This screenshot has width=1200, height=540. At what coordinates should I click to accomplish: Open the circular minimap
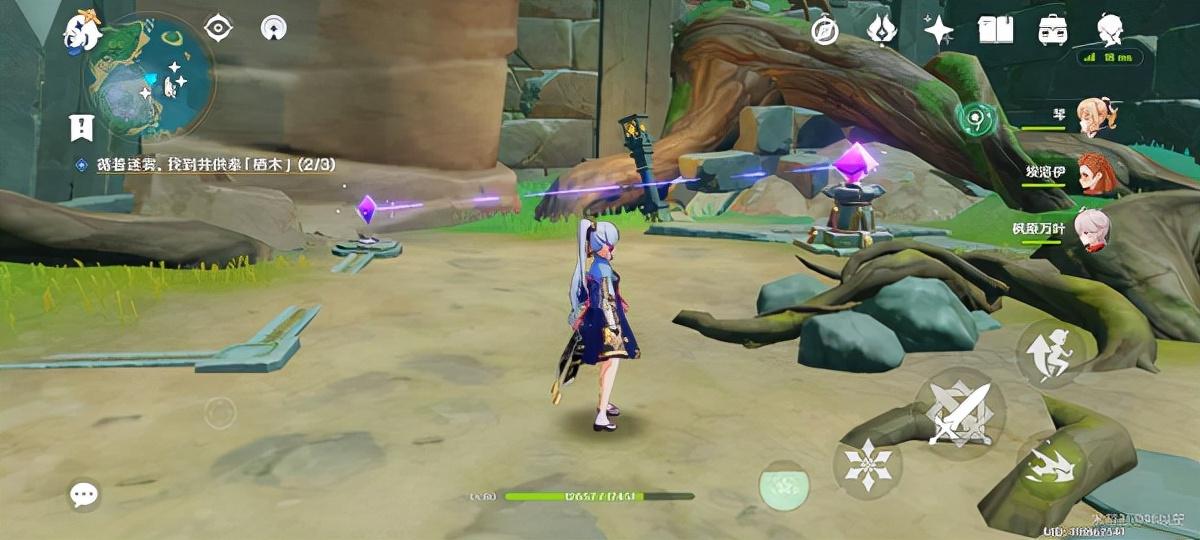(x=150, y=75)
